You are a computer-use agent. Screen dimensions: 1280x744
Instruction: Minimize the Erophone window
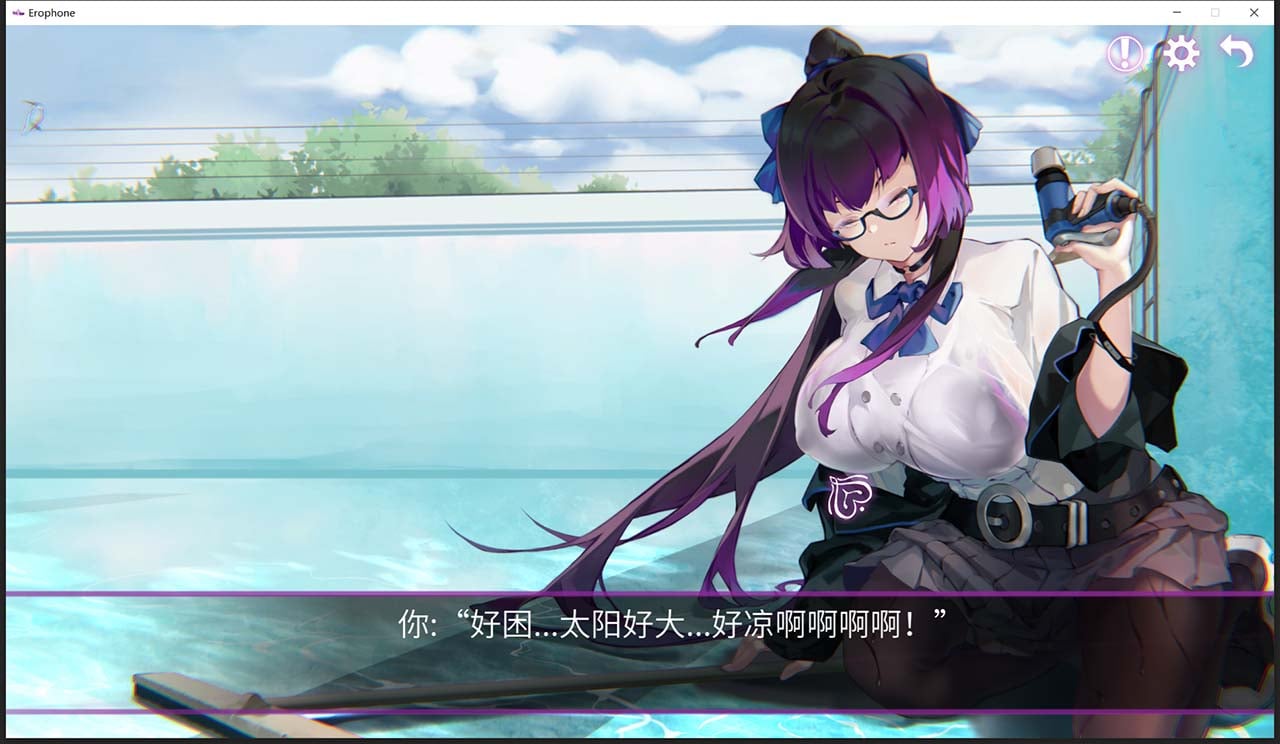pos(1174,12)
